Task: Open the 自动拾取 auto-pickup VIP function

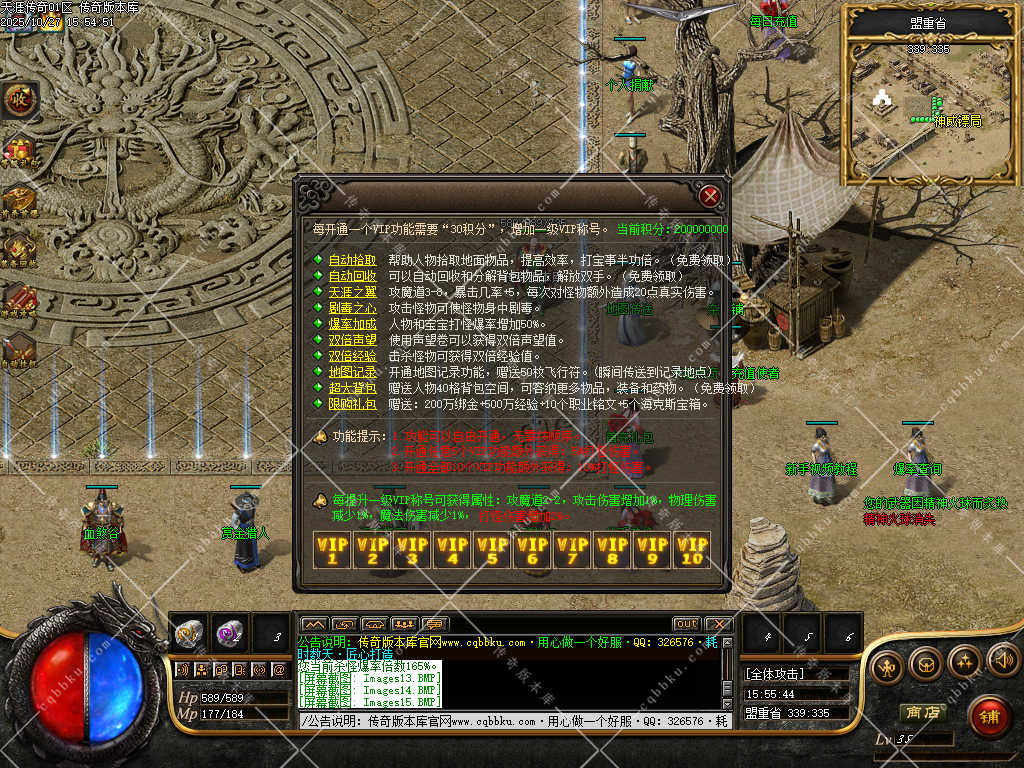Action: 352,260
